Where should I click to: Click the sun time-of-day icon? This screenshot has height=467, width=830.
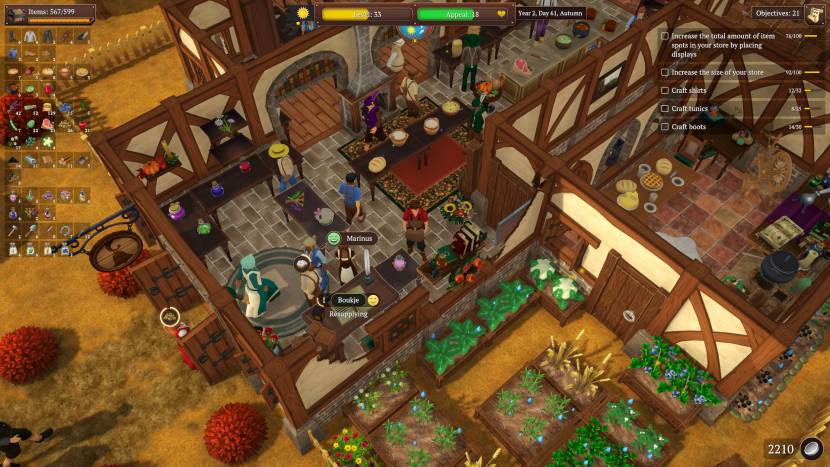click(304, 13)
